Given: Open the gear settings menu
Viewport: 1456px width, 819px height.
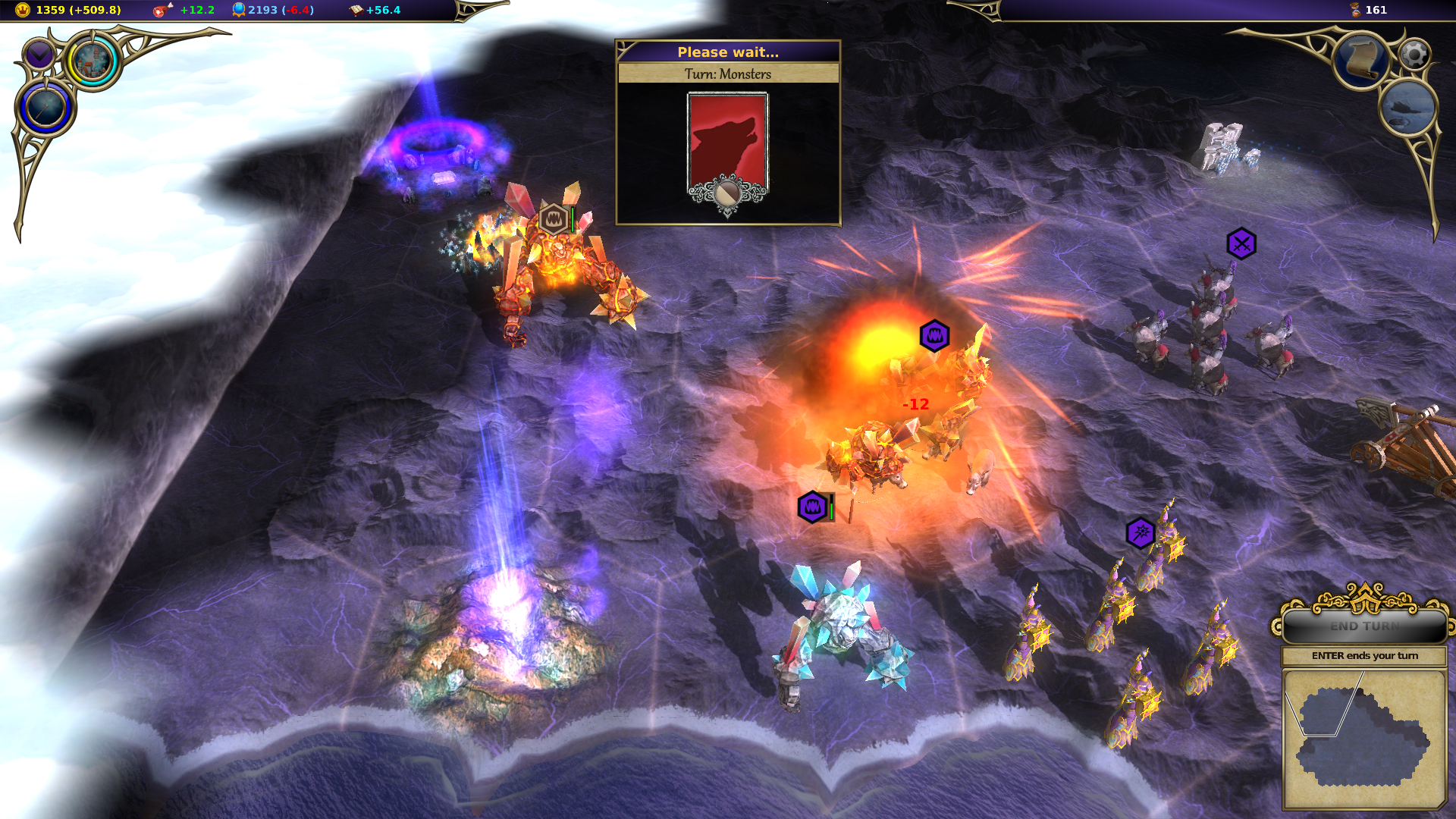Looking at the screenshot, I should [1414, 54].
